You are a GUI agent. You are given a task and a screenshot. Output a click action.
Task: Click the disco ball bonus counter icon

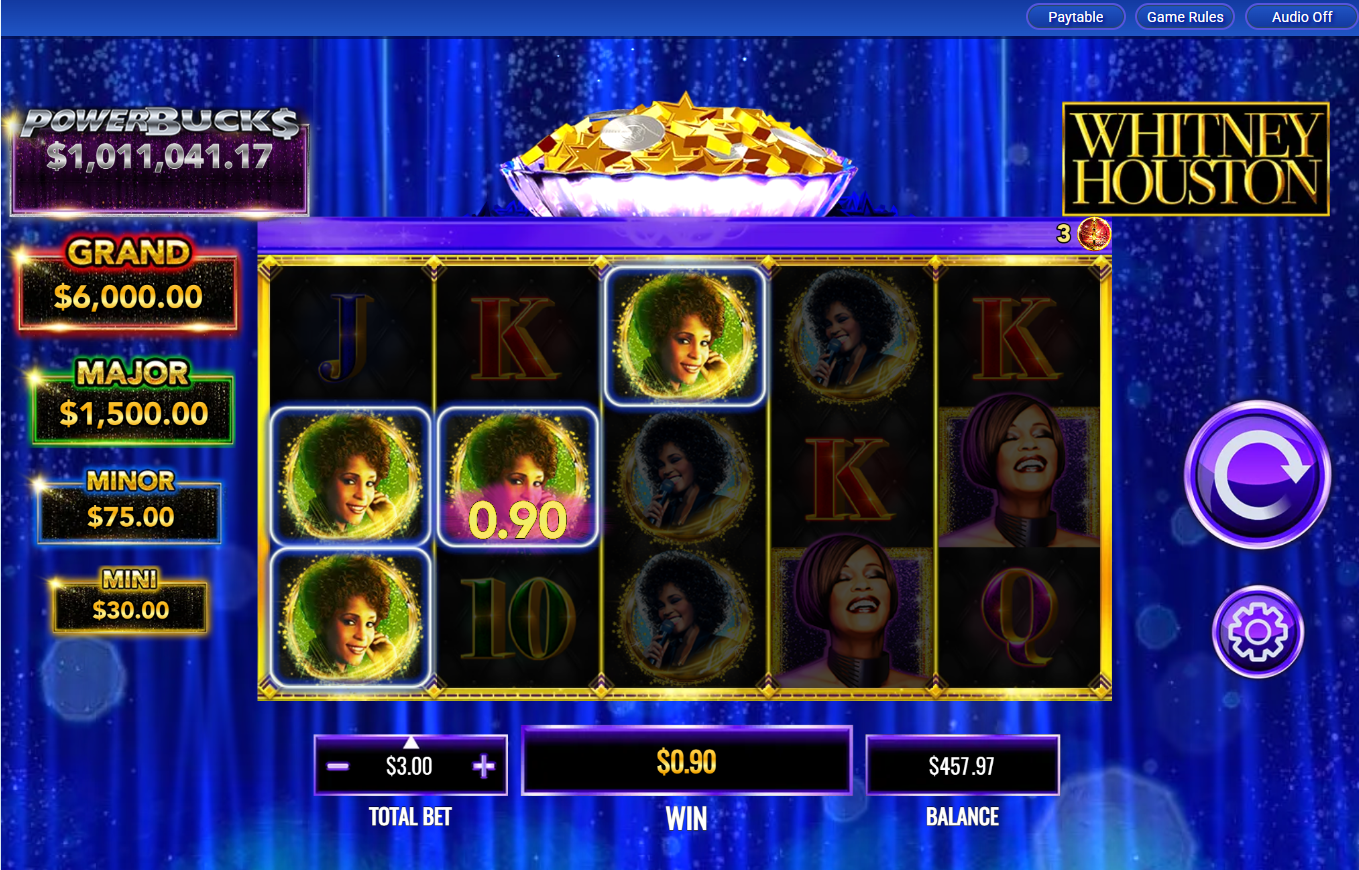click(x=1092, y=233)
